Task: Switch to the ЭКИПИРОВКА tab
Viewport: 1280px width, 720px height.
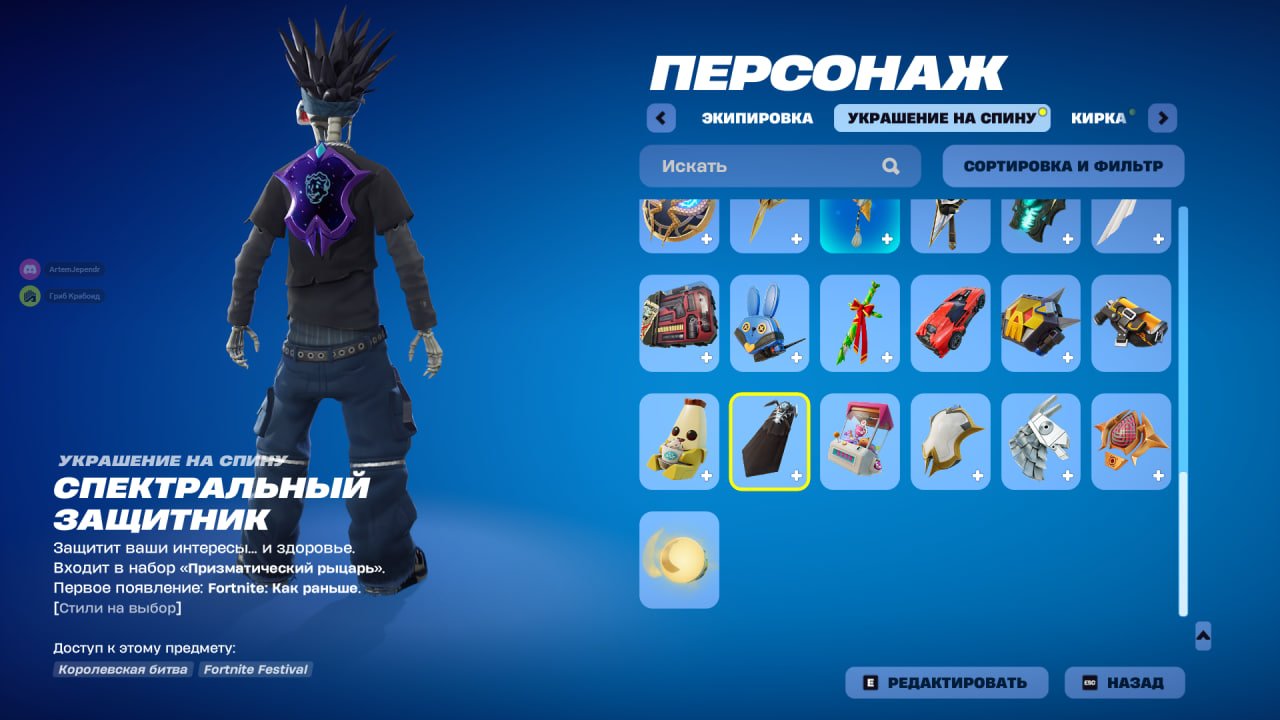Action: [757, 117]
